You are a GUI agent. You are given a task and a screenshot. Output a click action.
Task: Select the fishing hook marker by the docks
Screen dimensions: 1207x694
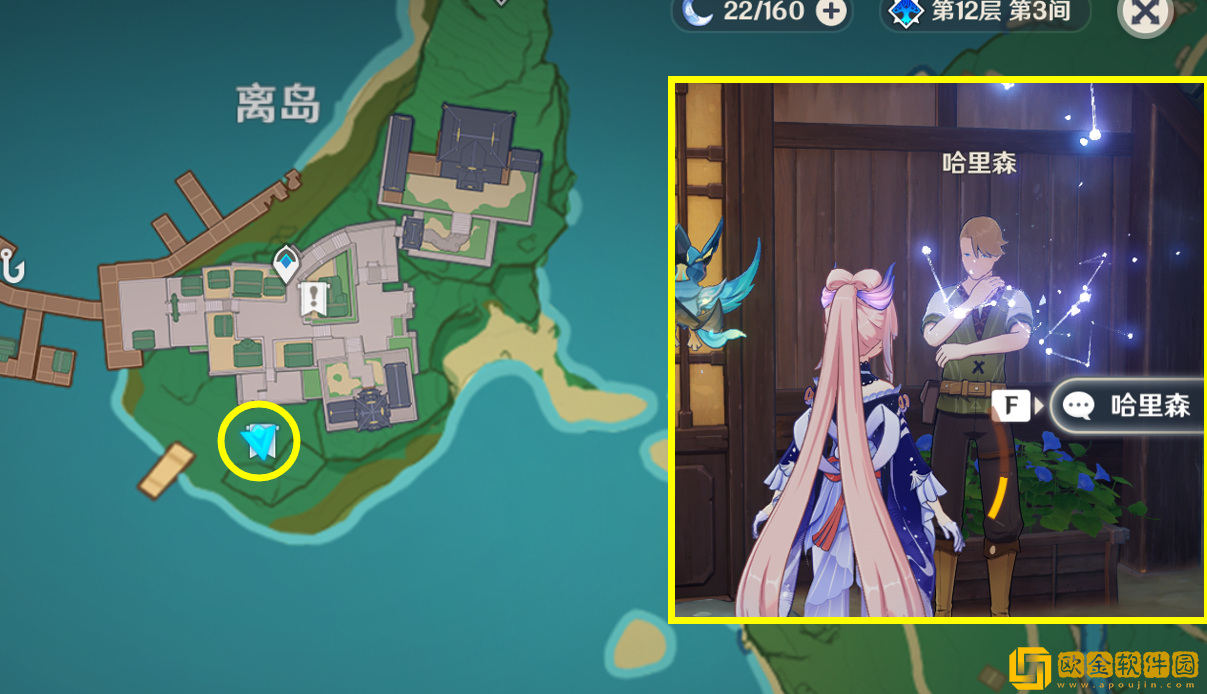14,268
